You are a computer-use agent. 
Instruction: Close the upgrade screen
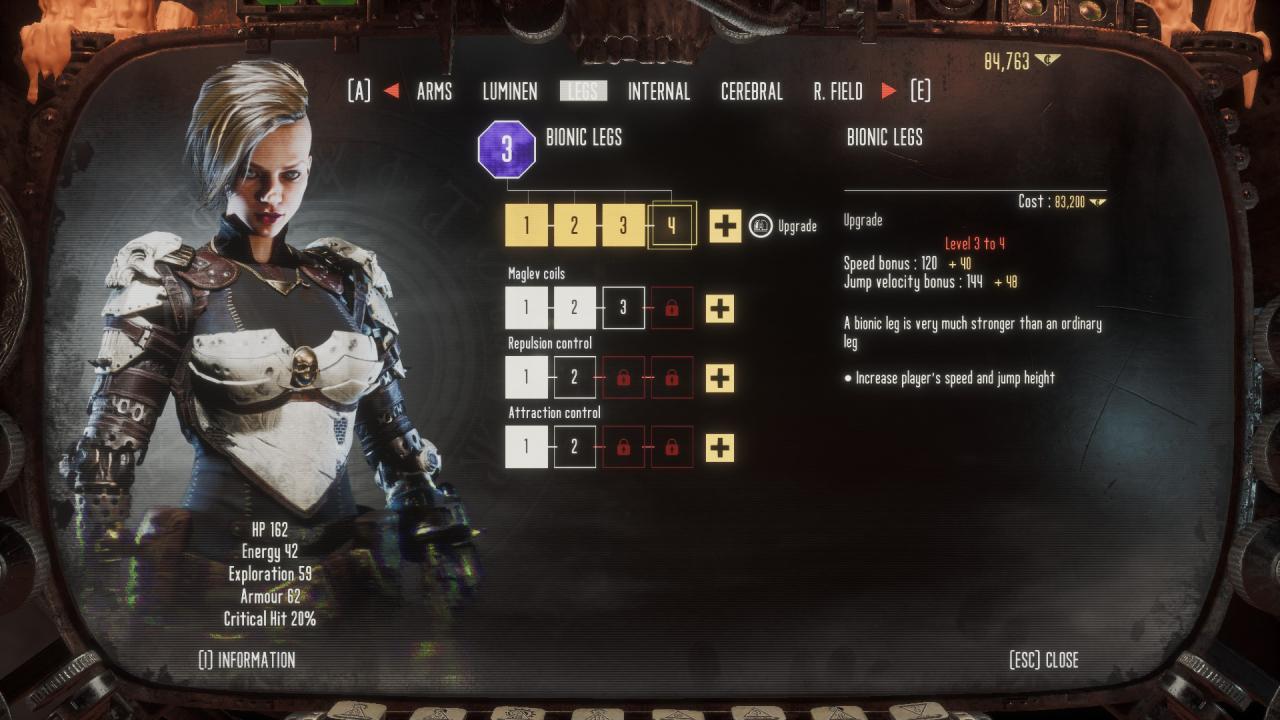(1044, 660)
